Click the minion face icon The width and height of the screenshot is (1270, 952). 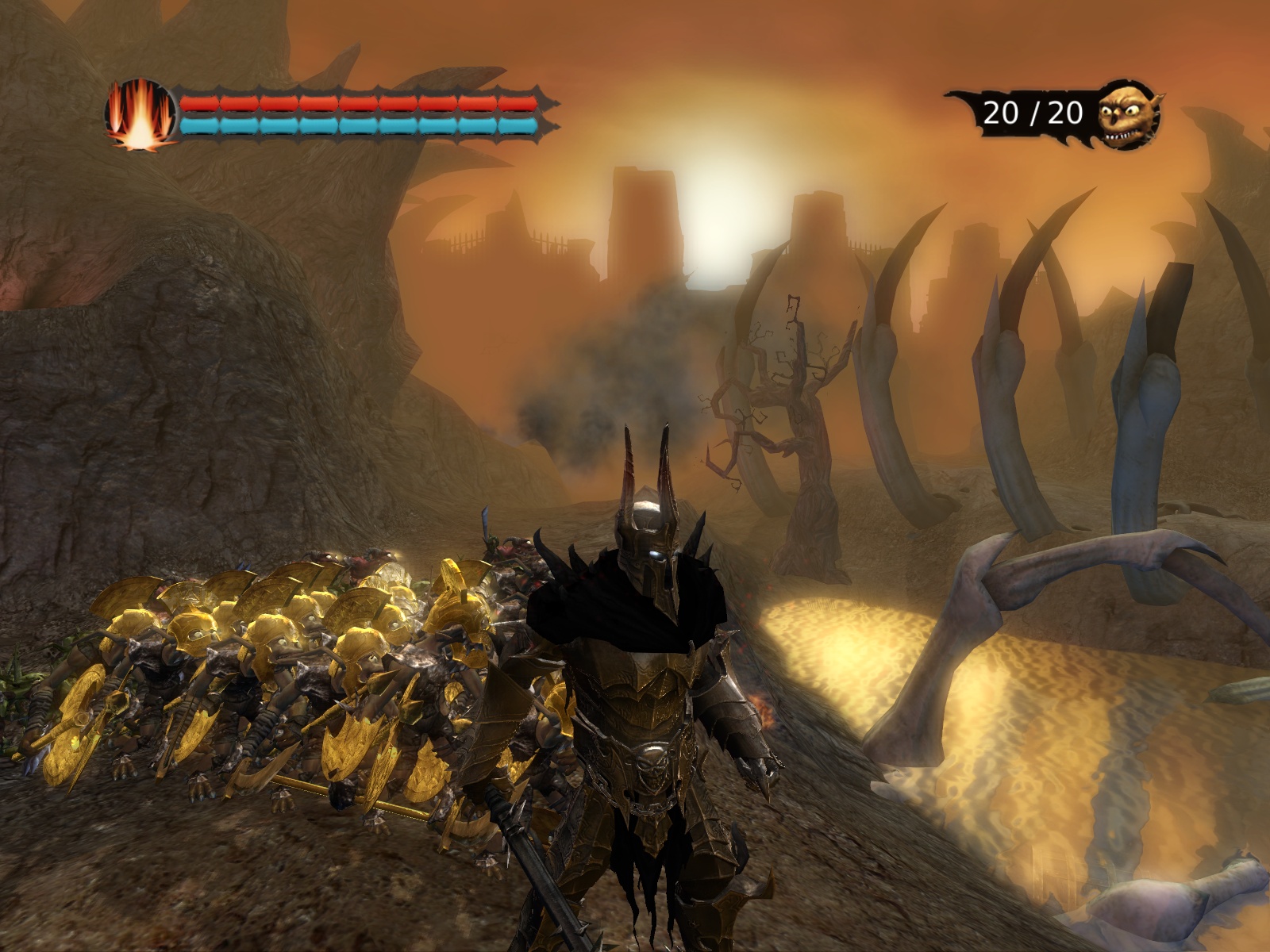[x=1128, y=115]
